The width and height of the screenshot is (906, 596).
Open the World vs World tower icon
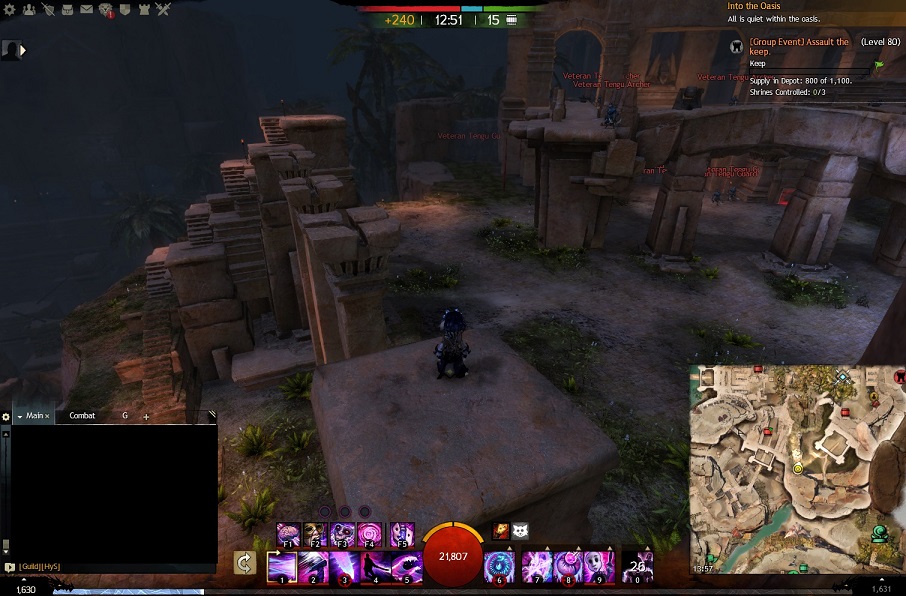point(144,9)
